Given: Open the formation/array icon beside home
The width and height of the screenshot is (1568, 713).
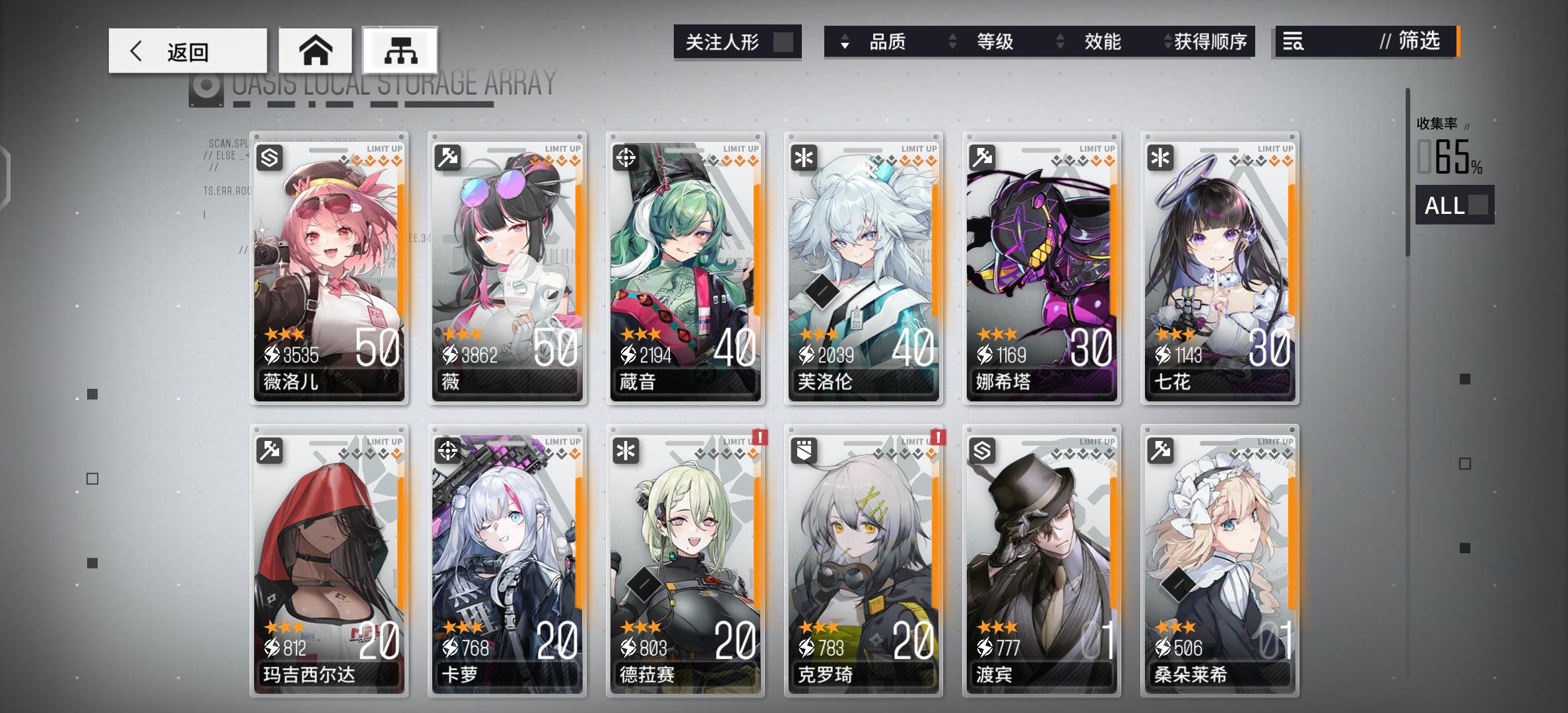Looking at the screenshot, I should coord(401,50).
